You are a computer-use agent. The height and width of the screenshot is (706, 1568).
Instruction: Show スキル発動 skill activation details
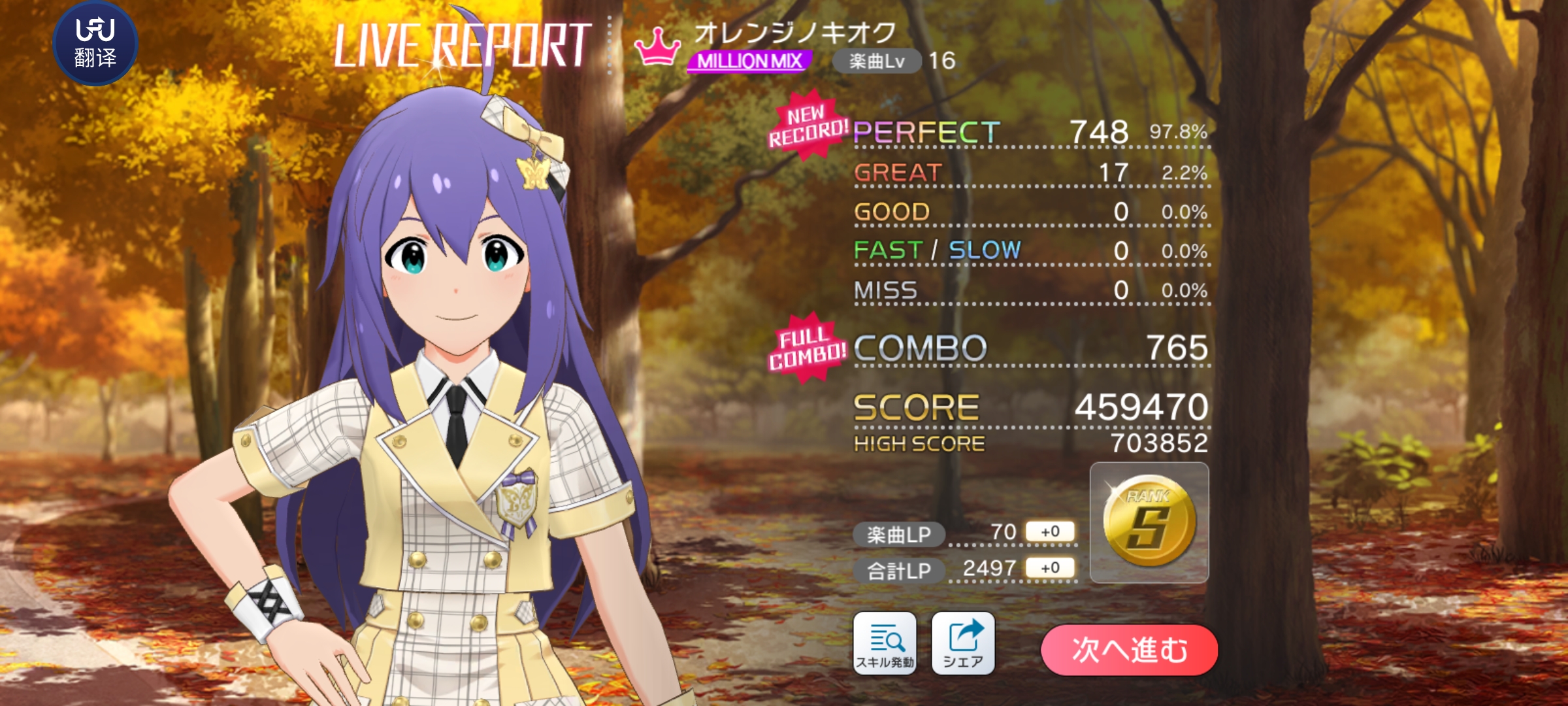click(885, 643)
